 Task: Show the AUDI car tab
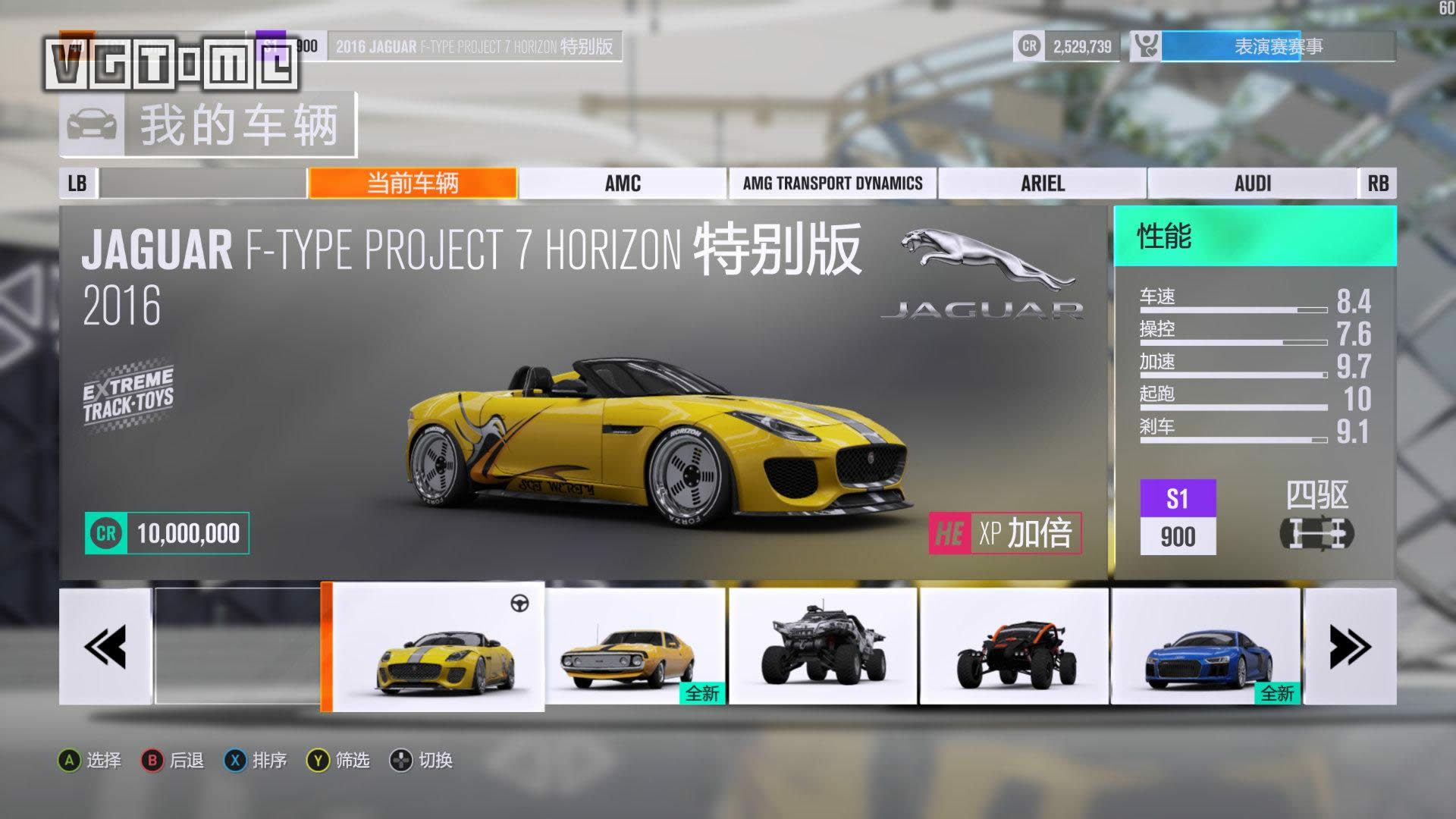click(x=1253, y=184)
